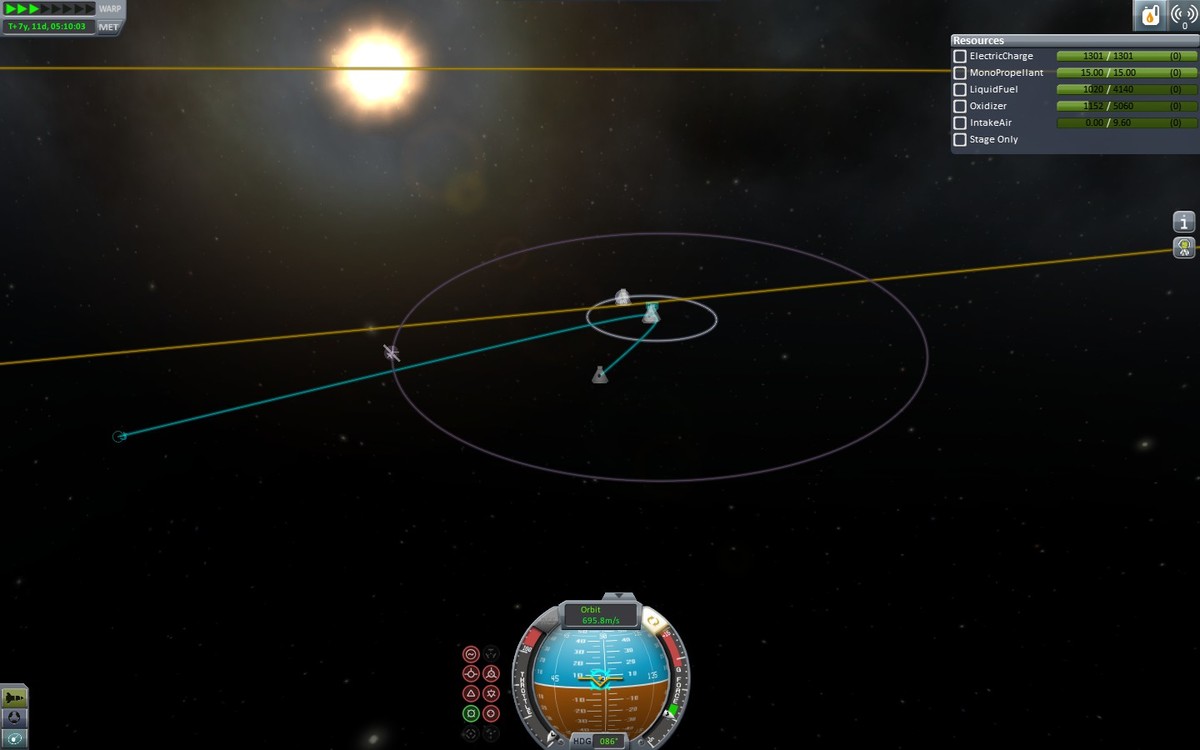
Task: Tick the MonoPropellant checkbox
Action: 960,73
